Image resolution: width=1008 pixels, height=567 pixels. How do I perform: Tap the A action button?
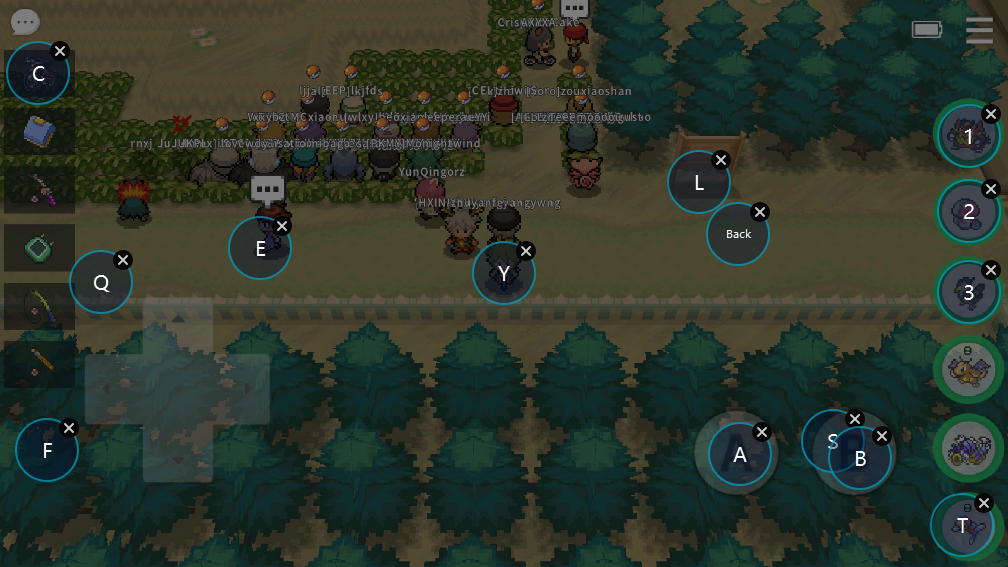(x=740, y=455)
